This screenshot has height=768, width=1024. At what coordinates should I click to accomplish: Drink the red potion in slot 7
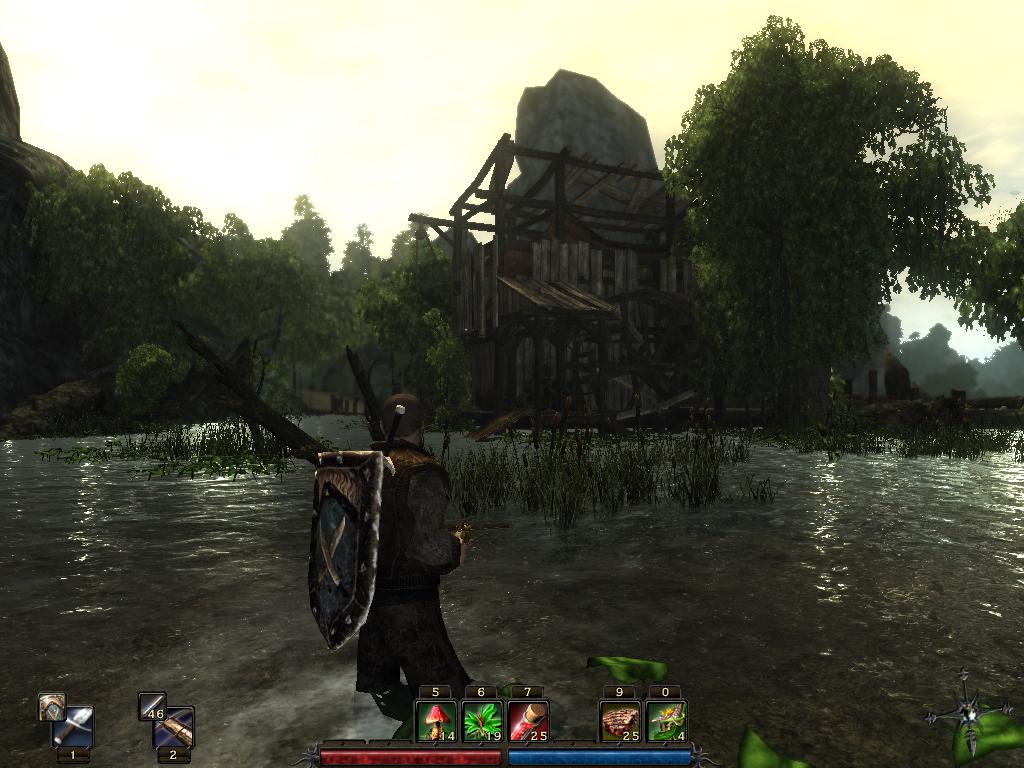(x=528, y=721)
